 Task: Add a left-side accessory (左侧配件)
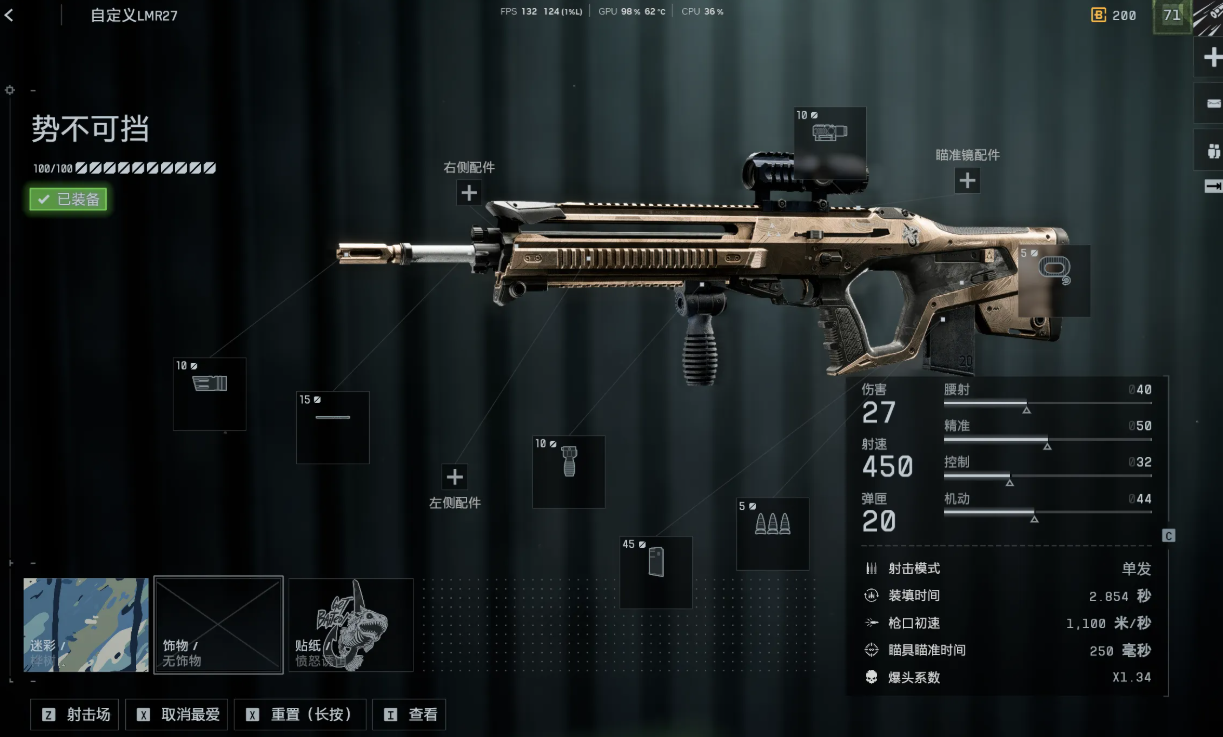coord(455,477)
